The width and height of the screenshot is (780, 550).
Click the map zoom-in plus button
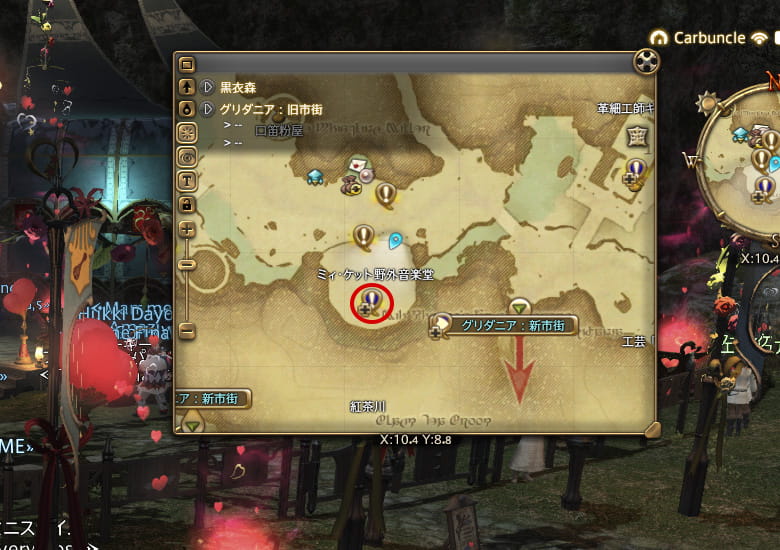coord(187,229)
